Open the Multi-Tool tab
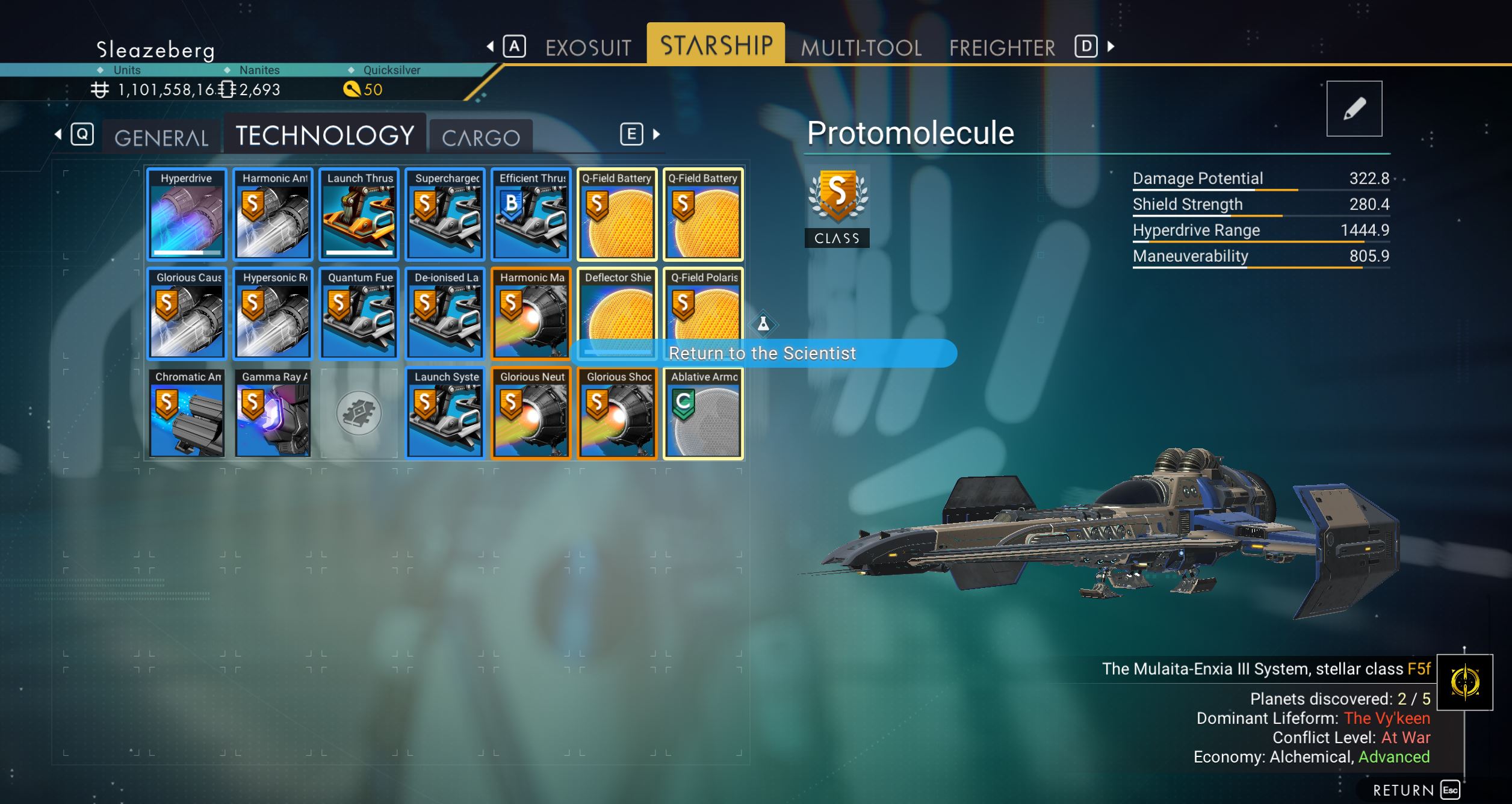 click(861, 48)
